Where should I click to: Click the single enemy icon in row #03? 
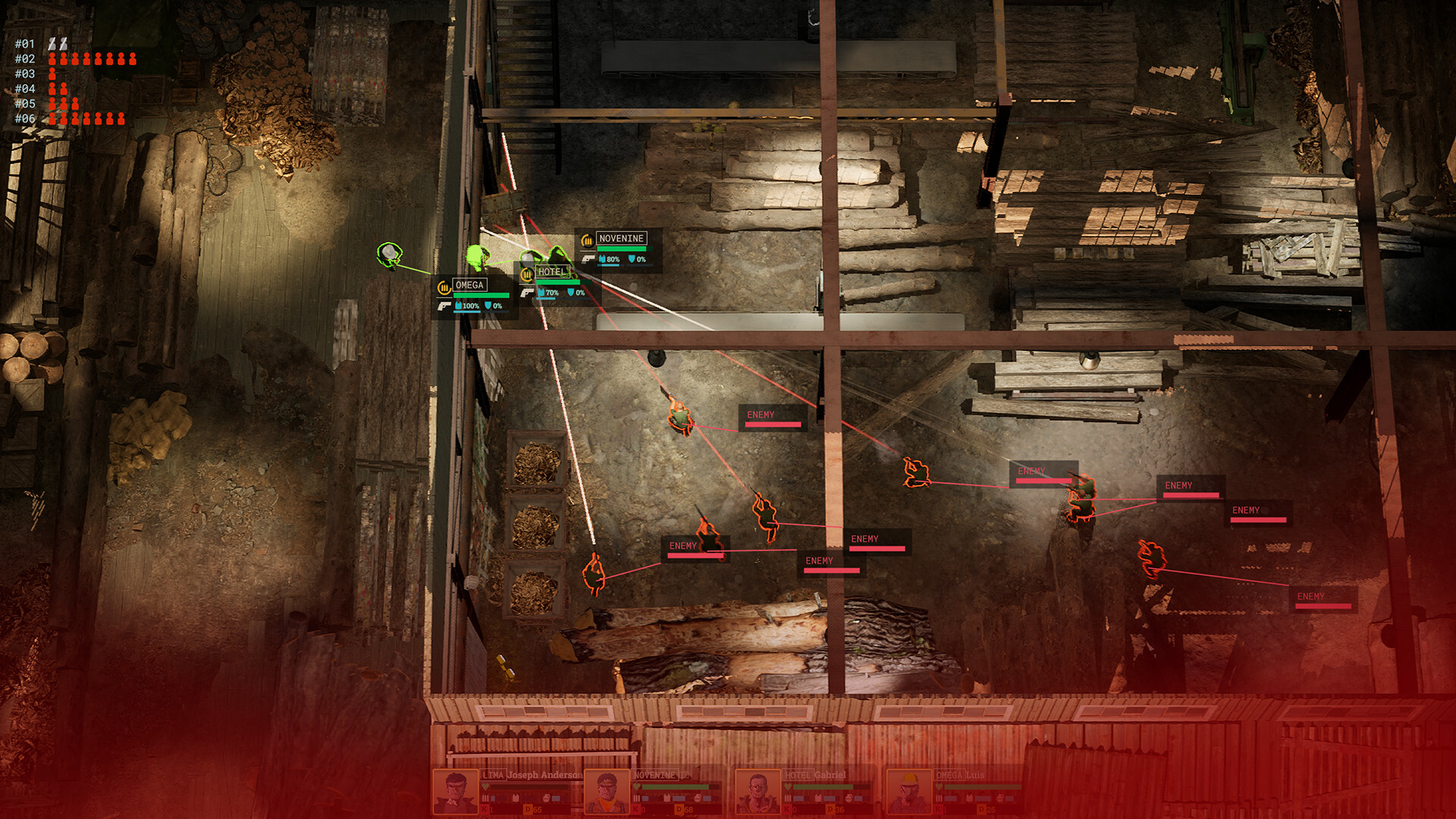[52, 74]
